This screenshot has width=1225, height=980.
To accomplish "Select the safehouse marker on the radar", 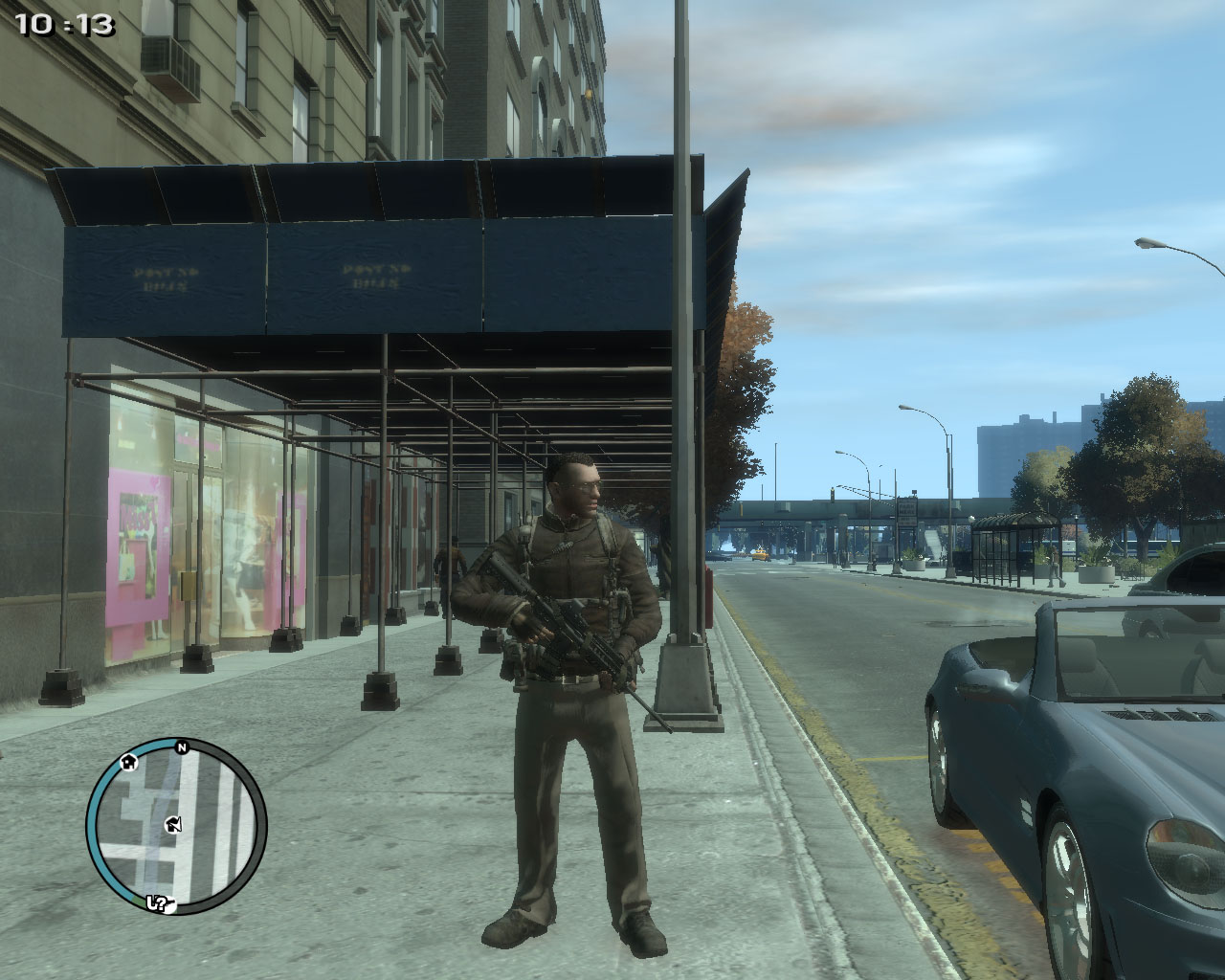I will 127,762.
